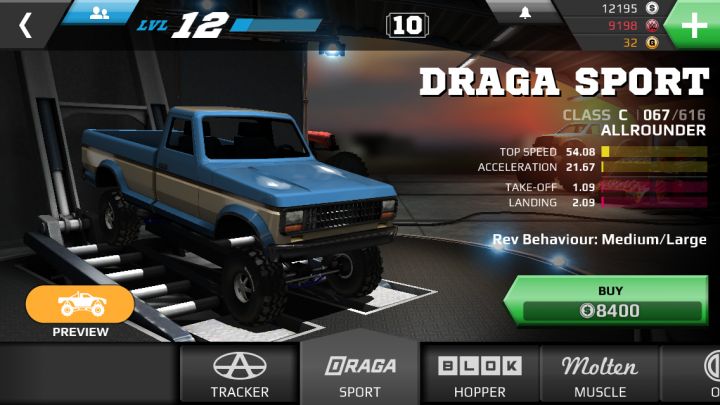Preview the truck with the orange button
720x405 pixels.
pos(80,306)
